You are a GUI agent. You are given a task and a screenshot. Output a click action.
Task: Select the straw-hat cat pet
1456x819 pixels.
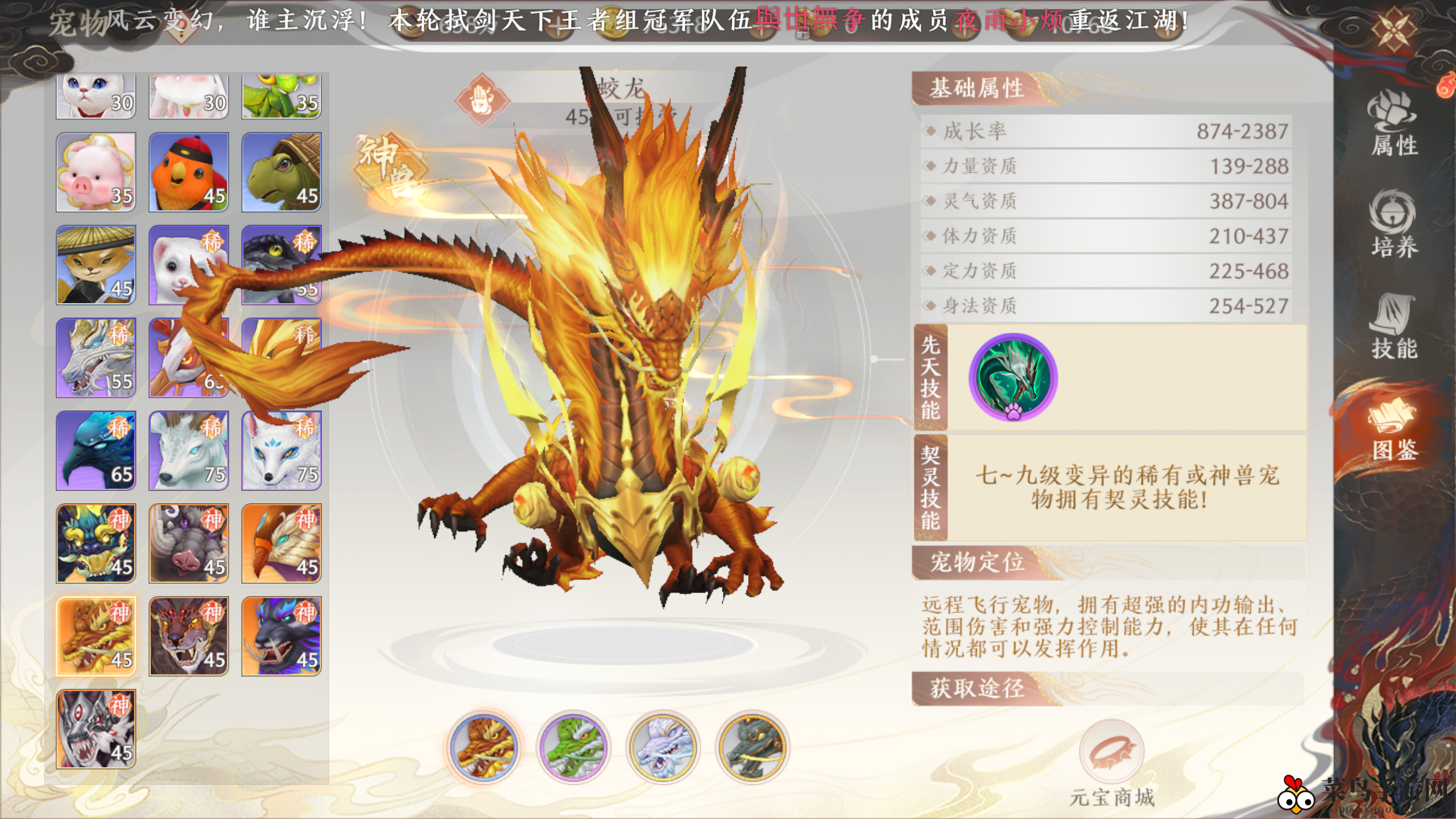96,265
